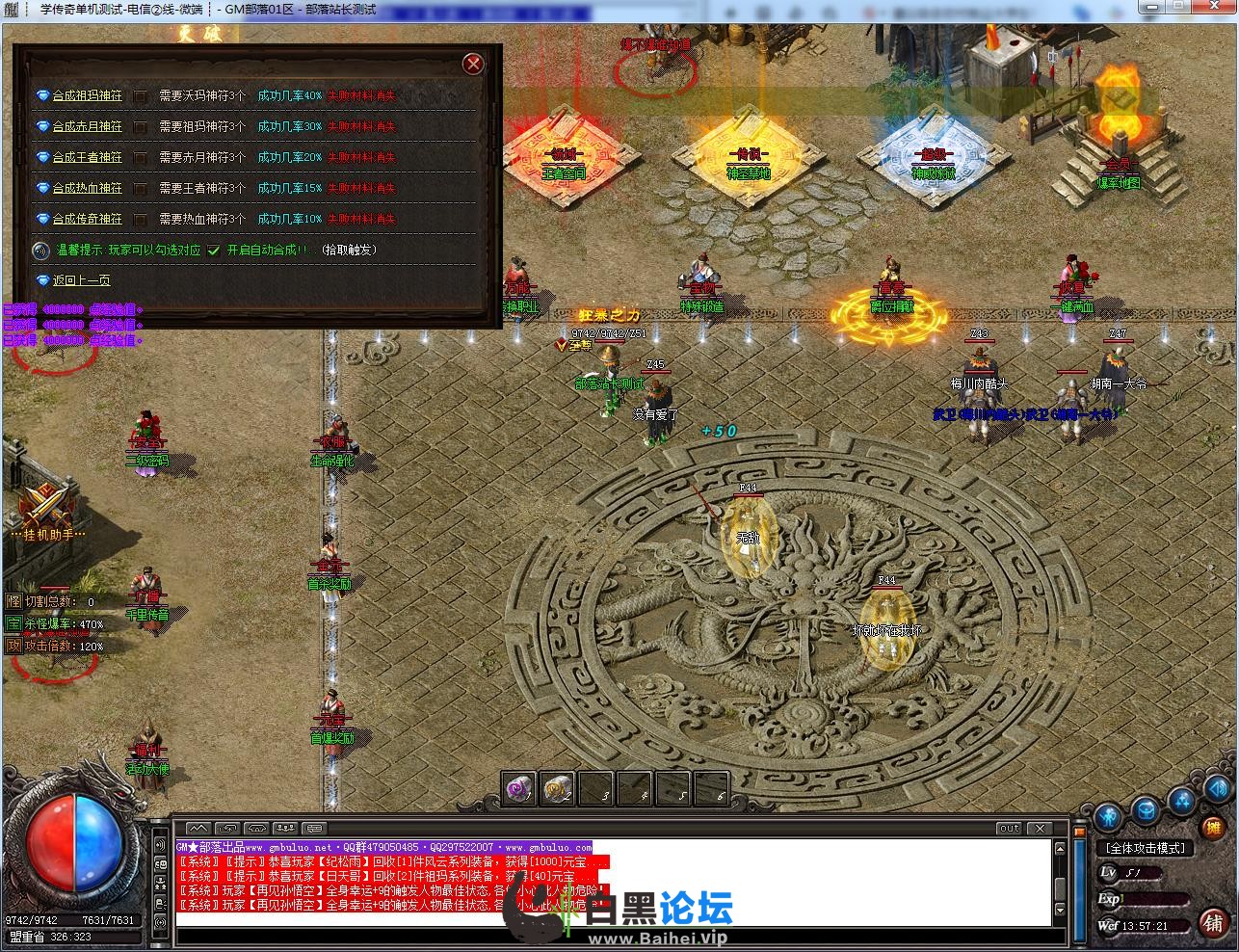This screenshot has height=952, width=1239.
Task: Close the talisman synthesis dialog
Action: tap(473, 65)
